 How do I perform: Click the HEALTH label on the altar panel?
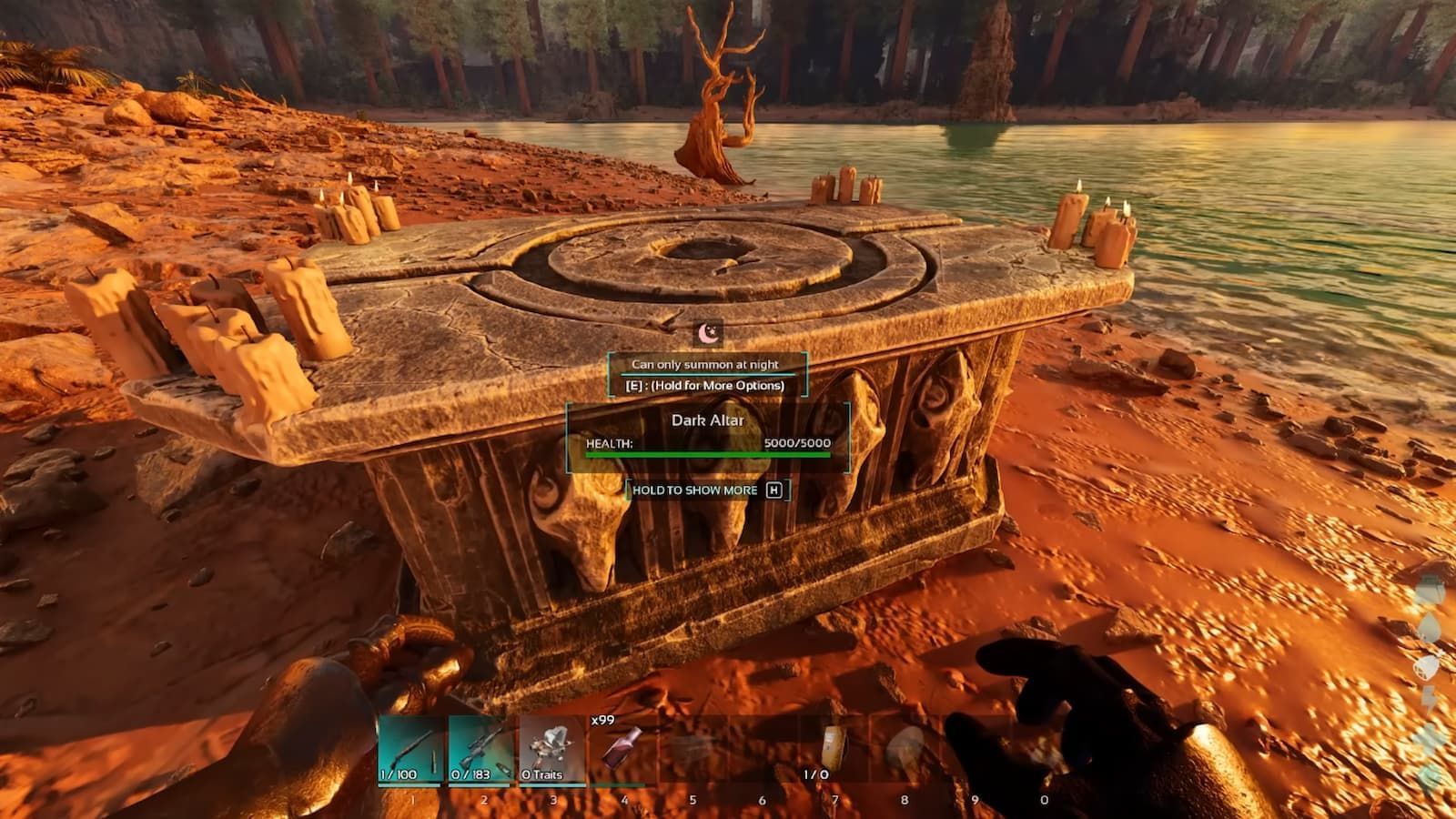point(608,443)
